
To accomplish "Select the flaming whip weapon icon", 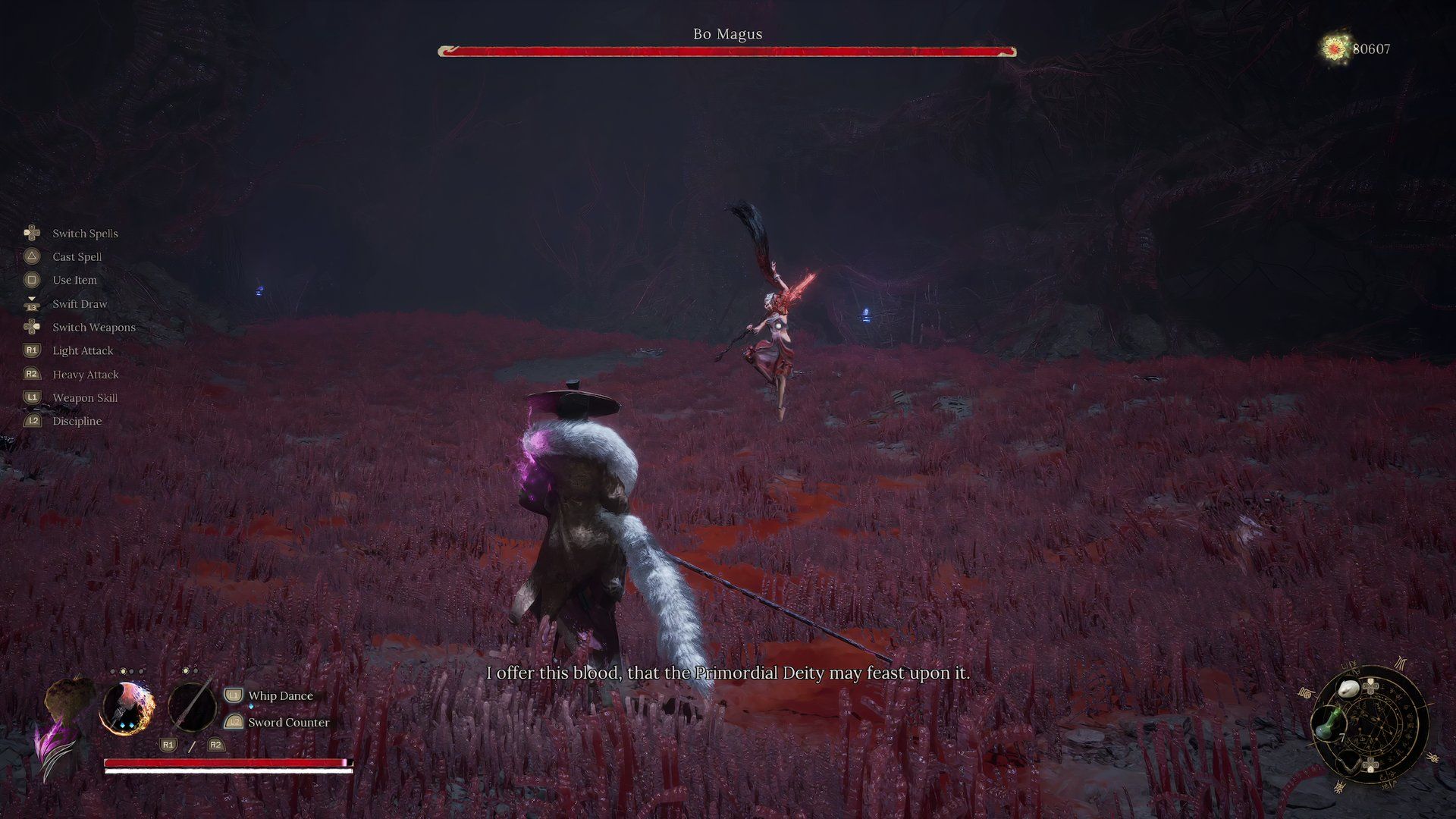I will 128,708.
